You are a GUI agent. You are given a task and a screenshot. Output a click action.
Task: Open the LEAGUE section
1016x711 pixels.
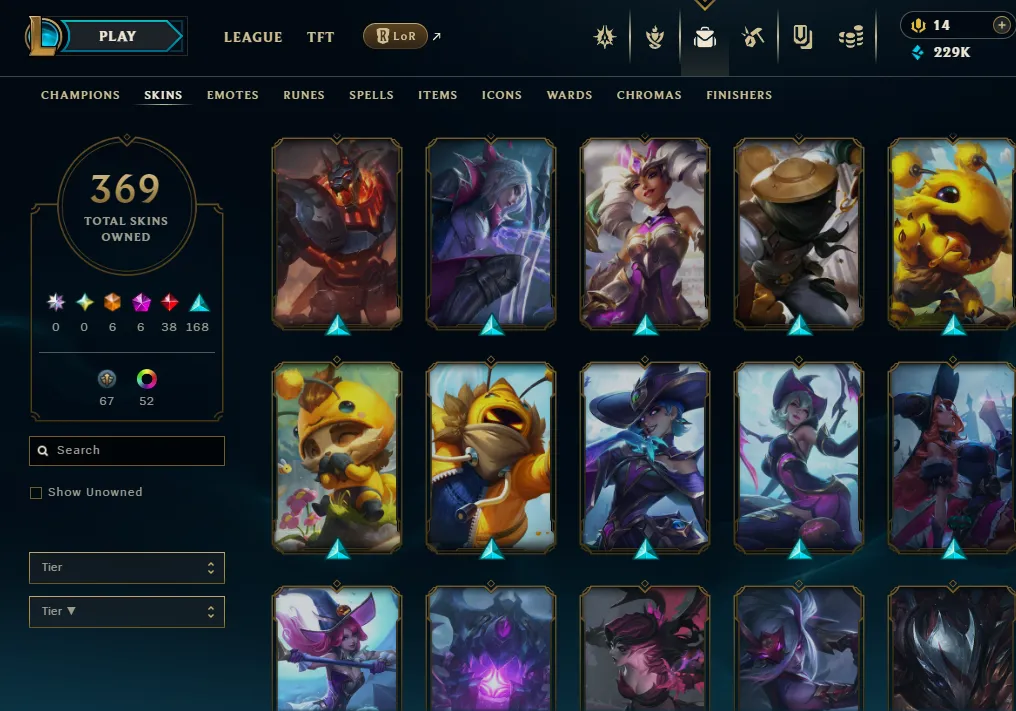point(253,37)
